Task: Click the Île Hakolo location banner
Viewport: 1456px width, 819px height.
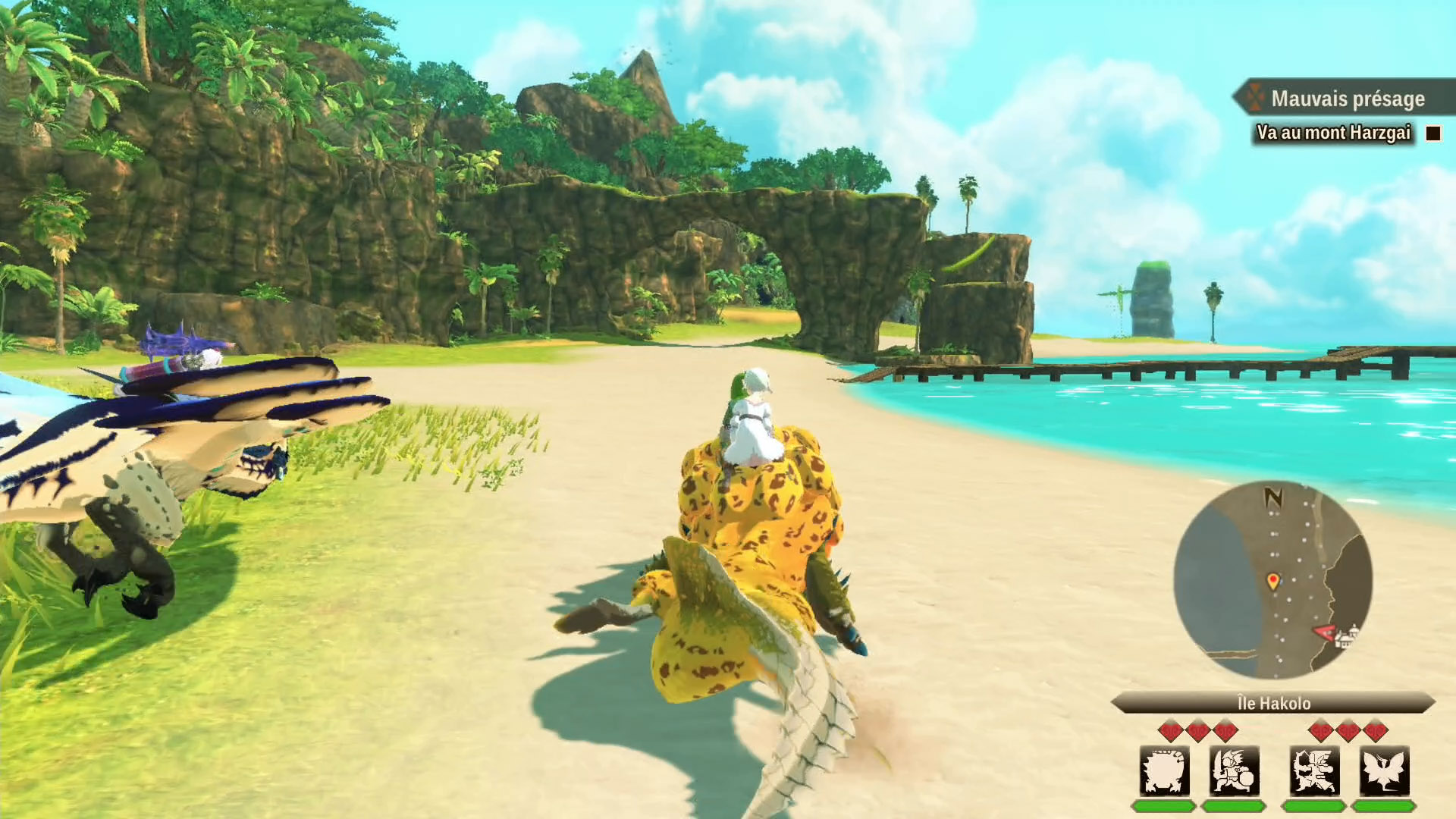Action: pyautogui.click(x=1273, y=703)
